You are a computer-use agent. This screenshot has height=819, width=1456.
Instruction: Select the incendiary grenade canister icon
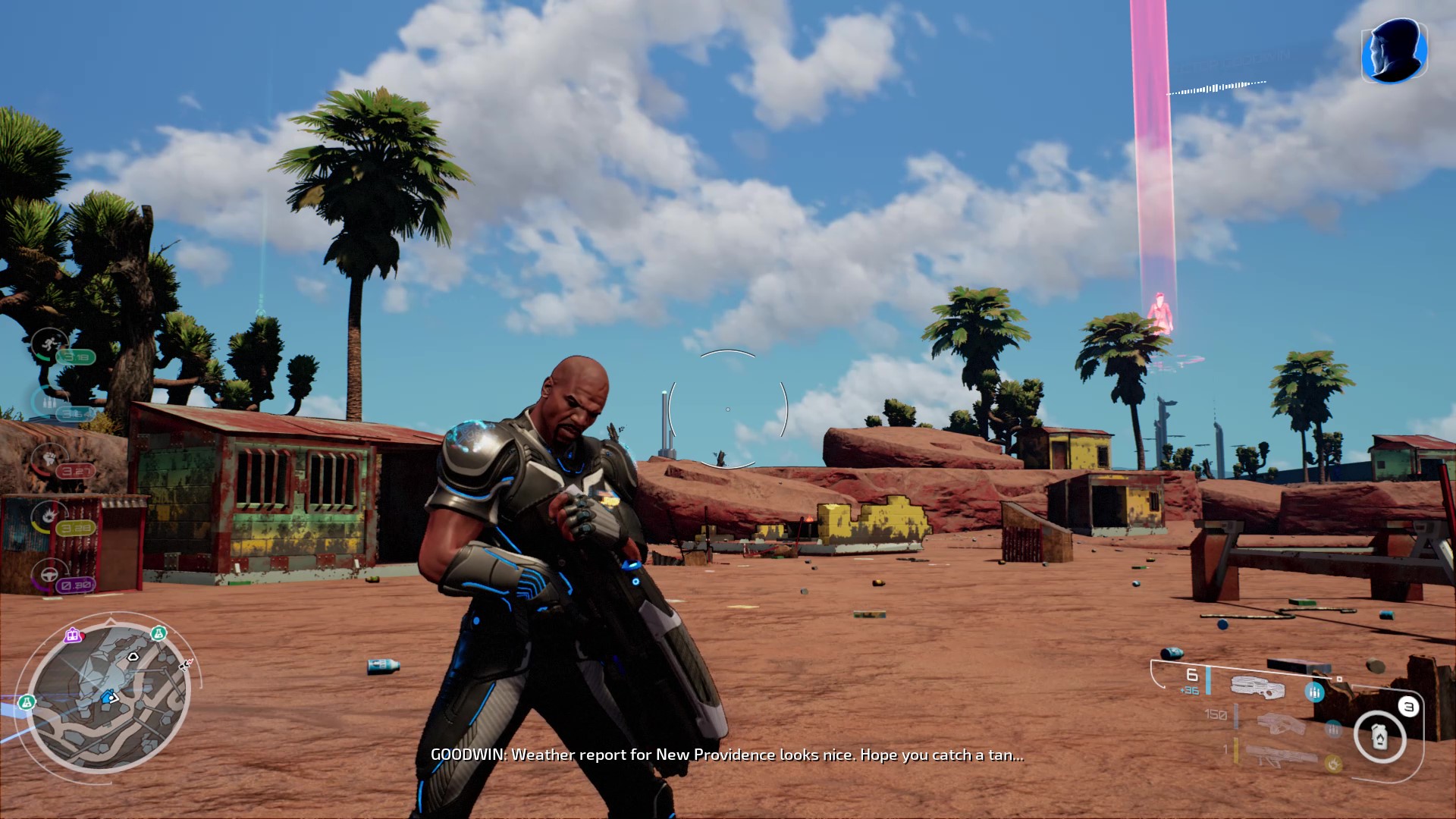click(1379, 736)
